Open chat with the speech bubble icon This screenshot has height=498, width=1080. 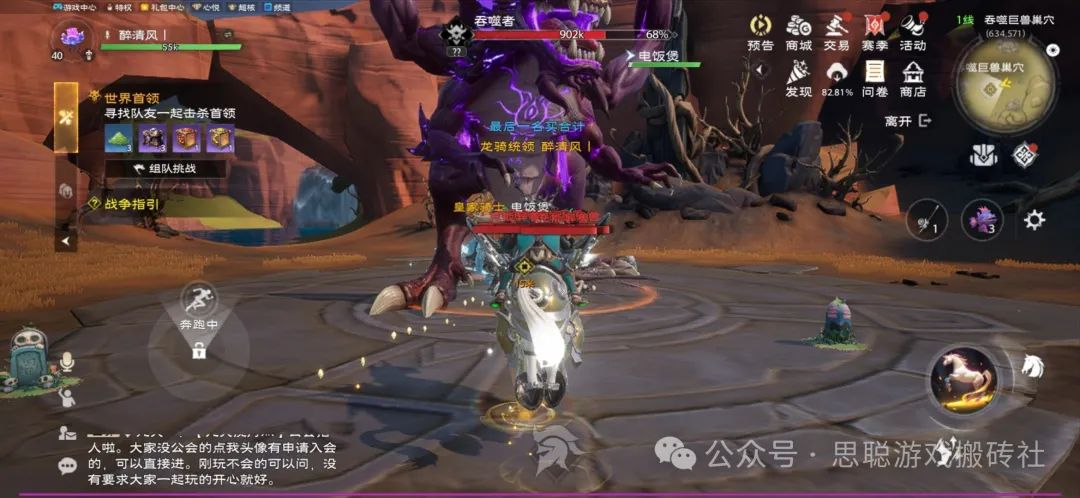pyautogui.click(x=68, y=465)
